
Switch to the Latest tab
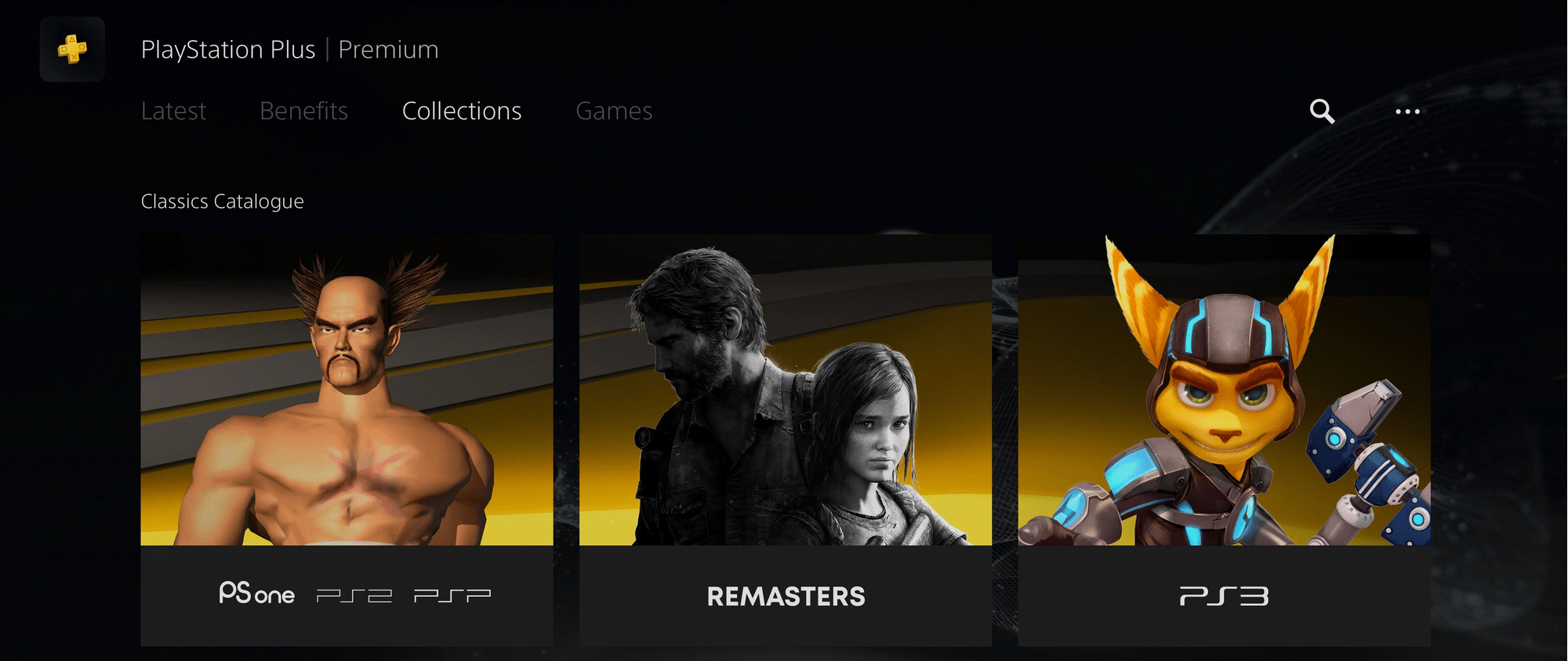coord(173,111)
